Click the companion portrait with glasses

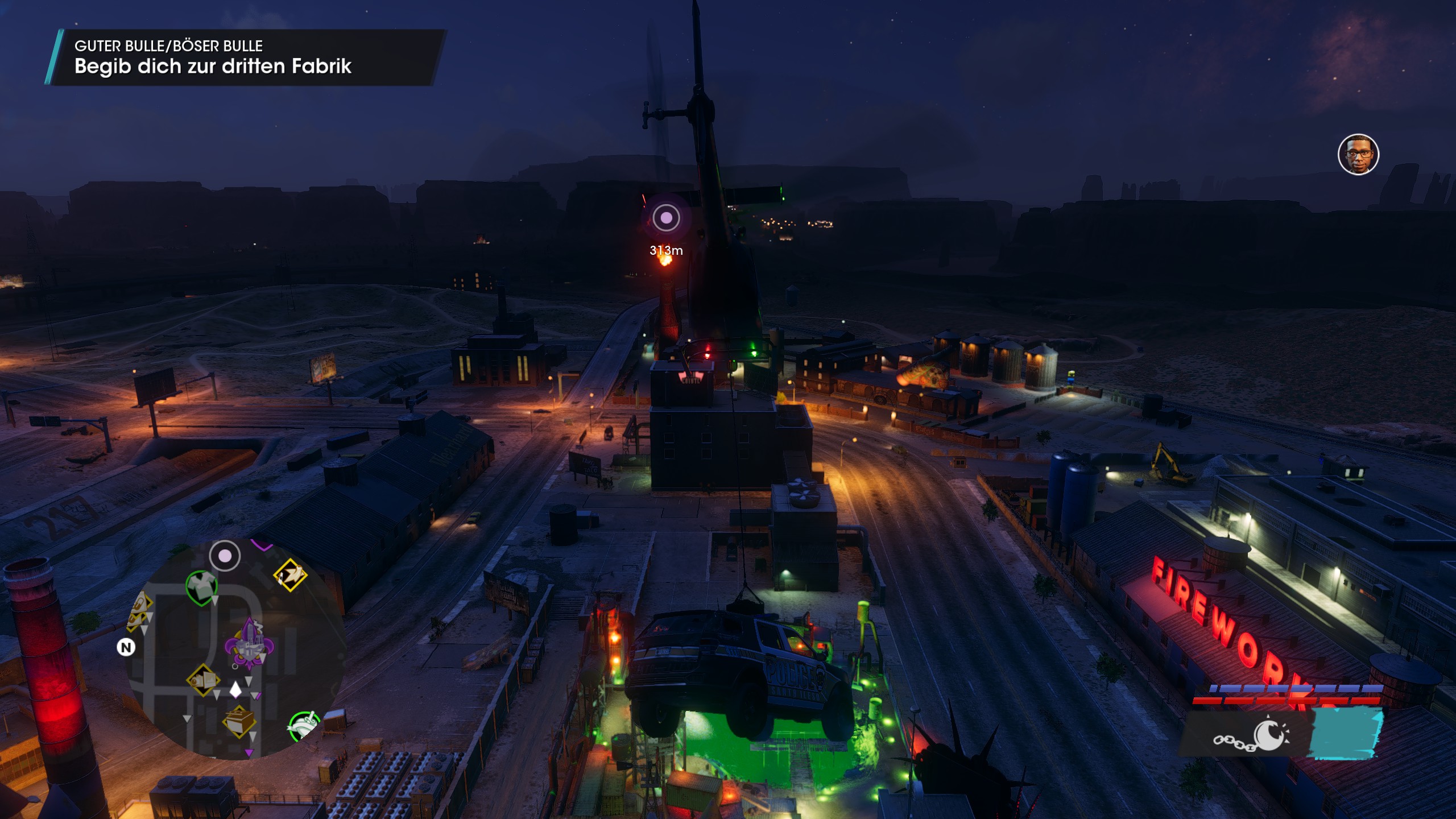(1358, 155)
